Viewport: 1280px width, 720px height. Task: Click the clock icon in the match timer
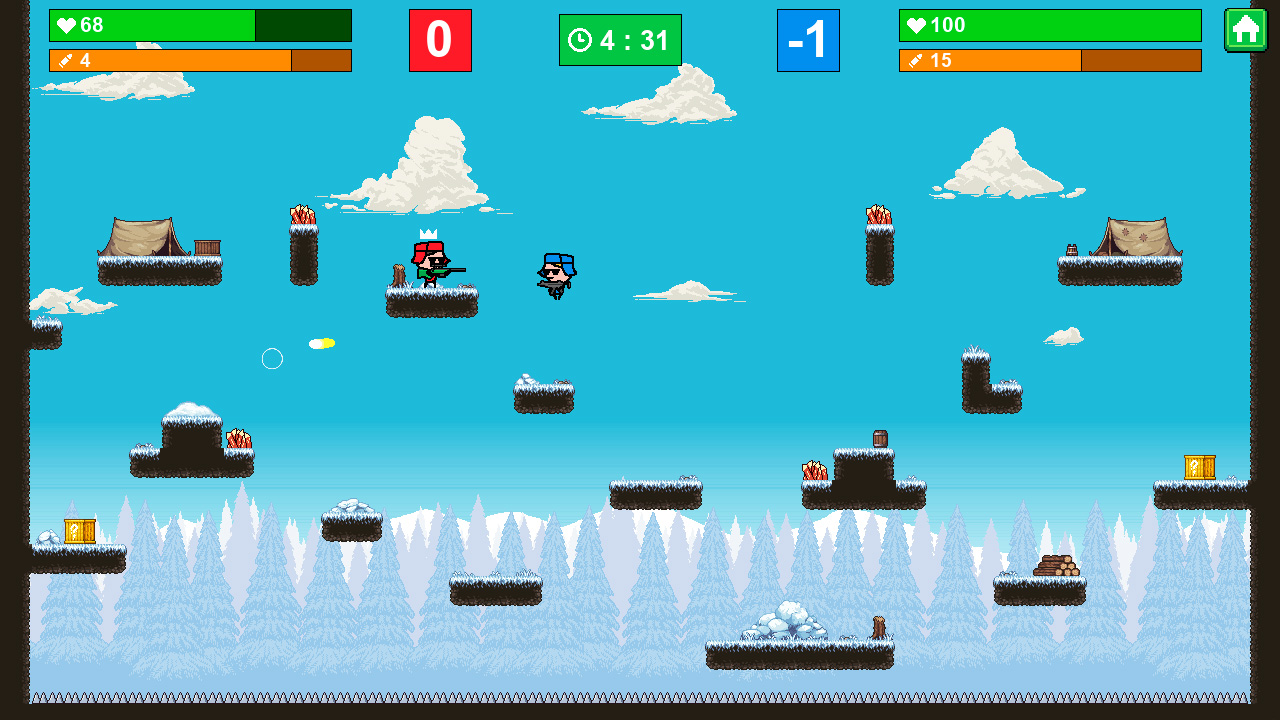click(580, 40)
